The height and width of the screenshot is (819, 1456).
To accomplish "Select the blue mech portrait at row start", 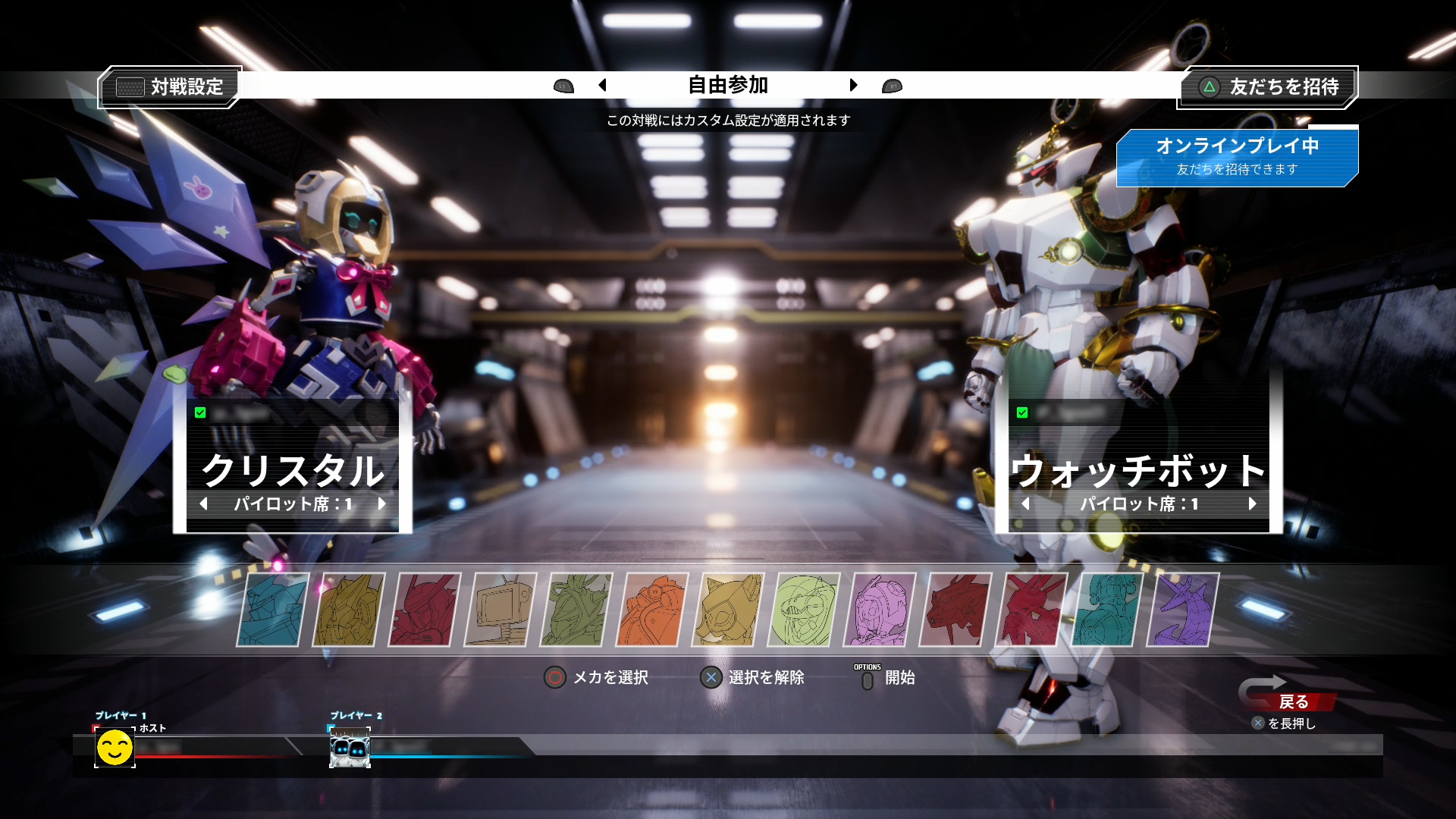I will [272, 610].
